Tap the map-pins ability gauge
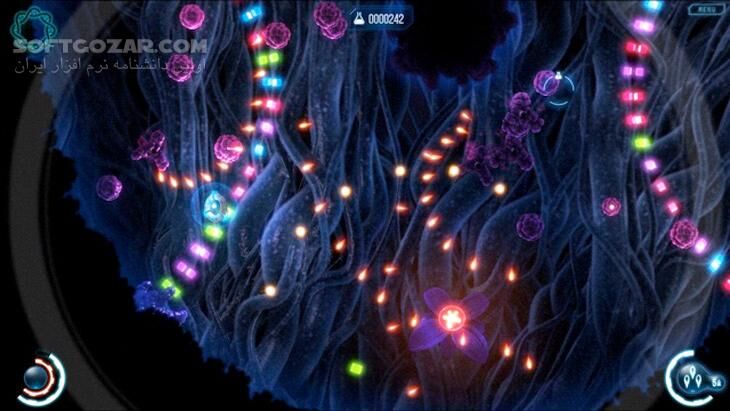Image resolution: width=730 pixels, height=411 pixels. (691, 379)
